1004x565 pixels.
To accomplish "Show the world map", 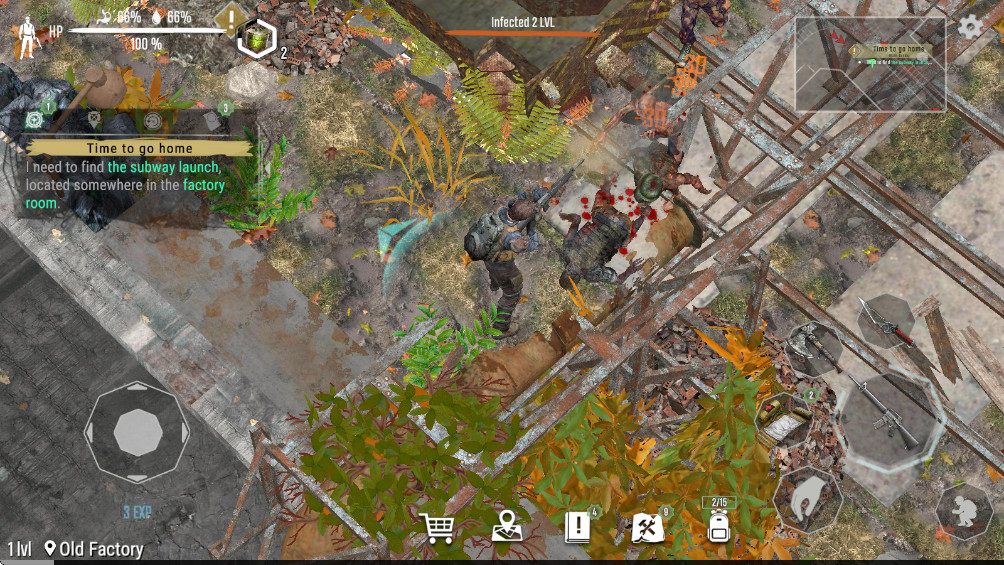I will 508,527.
